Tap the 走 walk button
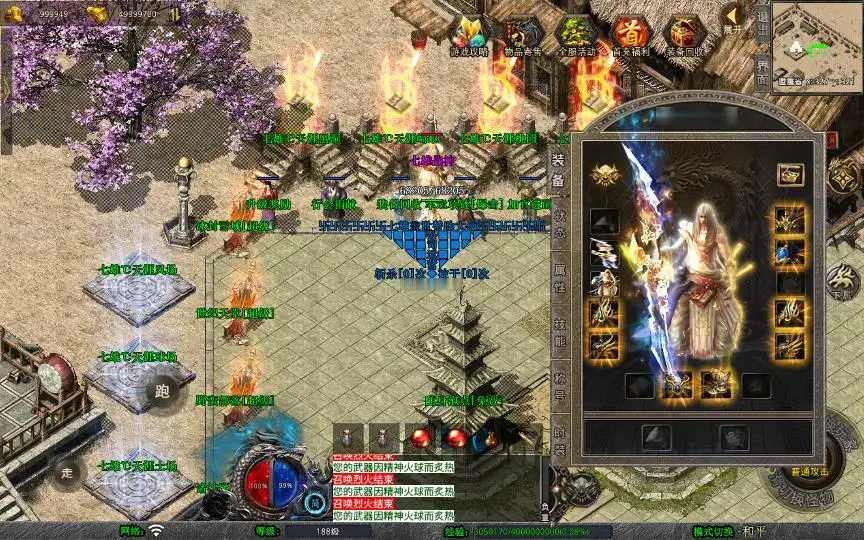Viewport: 864px width, 540px height. [69, 471]
